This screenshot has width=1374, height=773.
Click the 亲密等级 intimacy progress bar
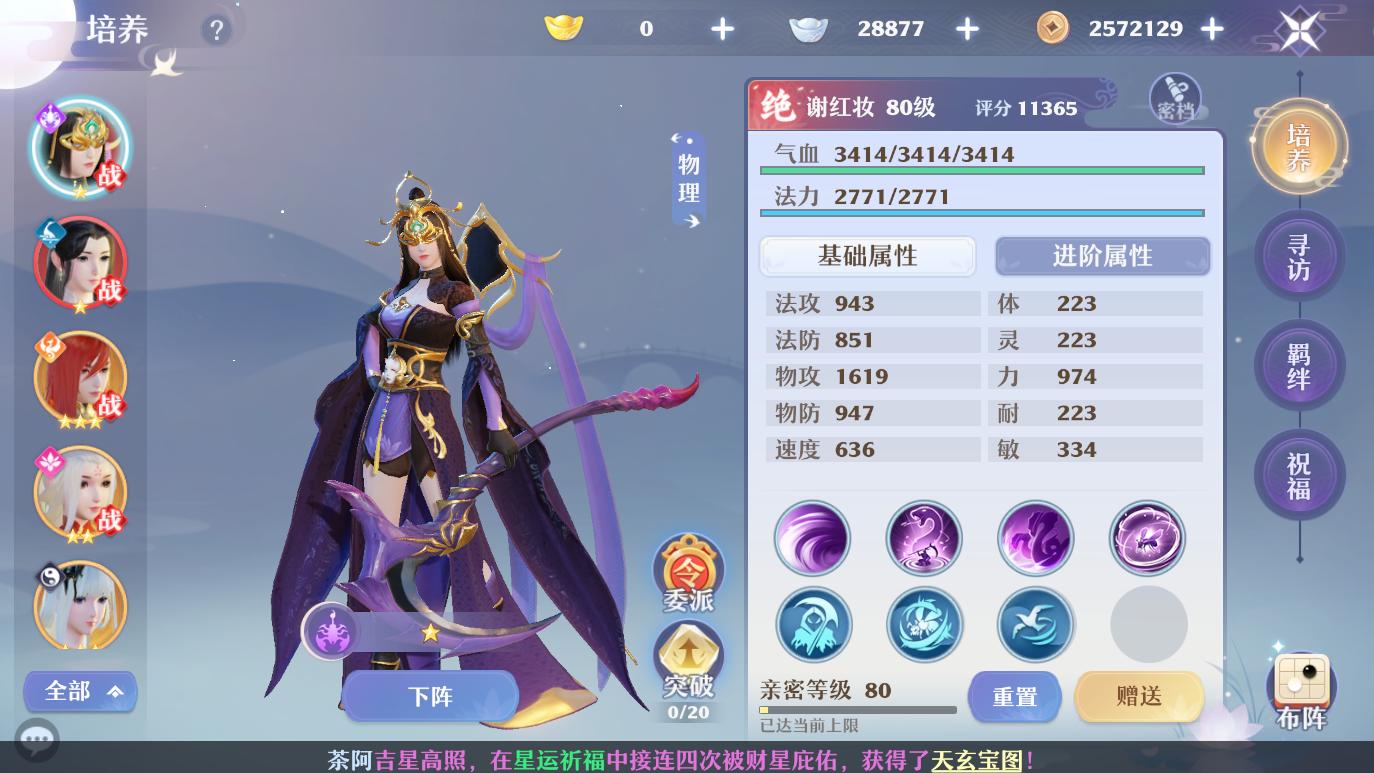click(x=860, y=710)
